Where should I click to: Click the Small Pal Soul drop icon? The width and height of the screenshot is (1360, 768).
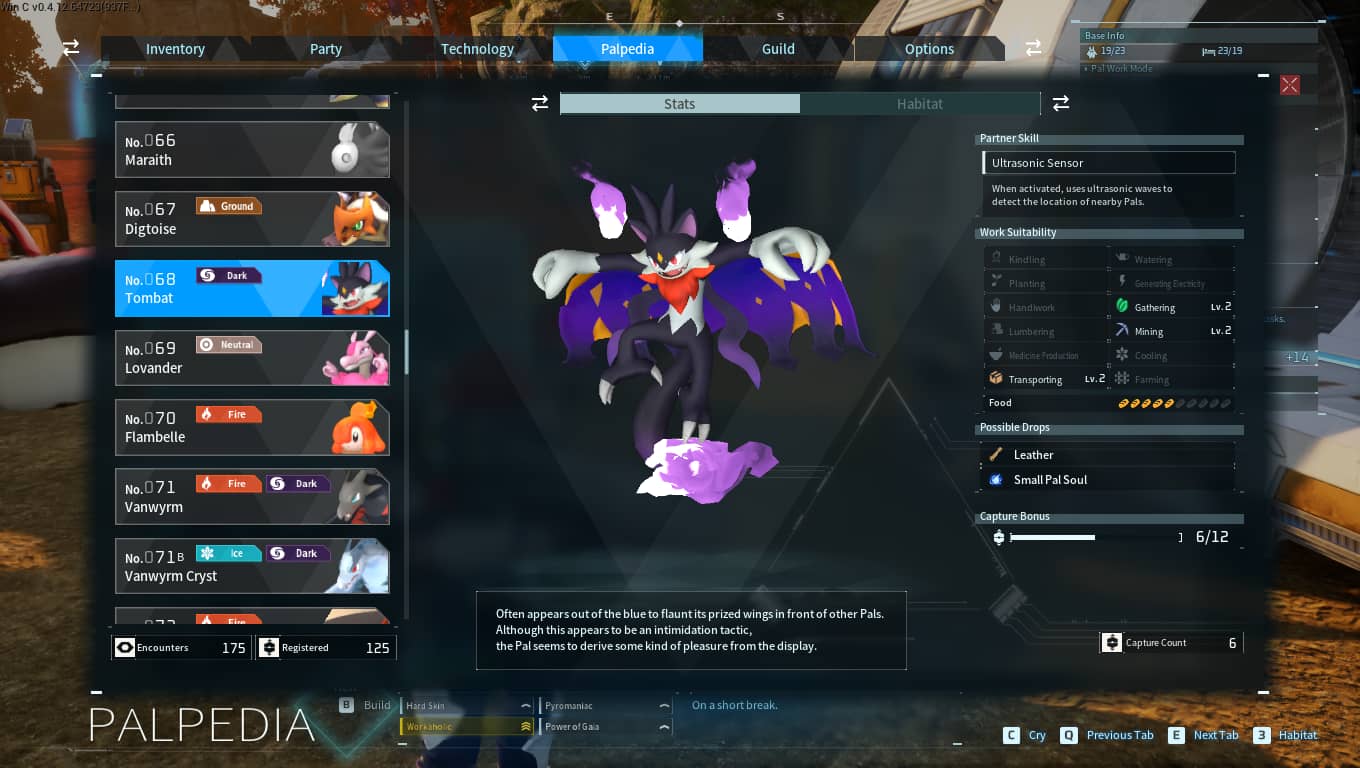pyautogui.click(x=995, y=480)
